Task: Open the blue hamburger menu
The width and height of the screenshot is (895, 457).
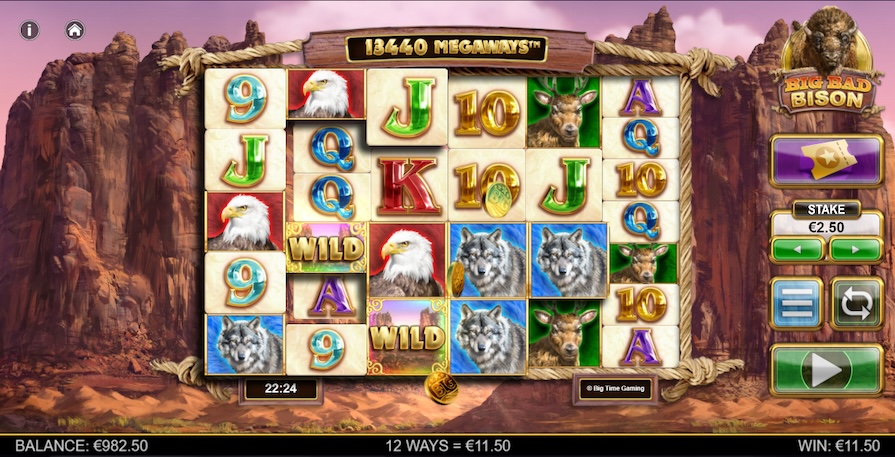Action: [797, 304]
